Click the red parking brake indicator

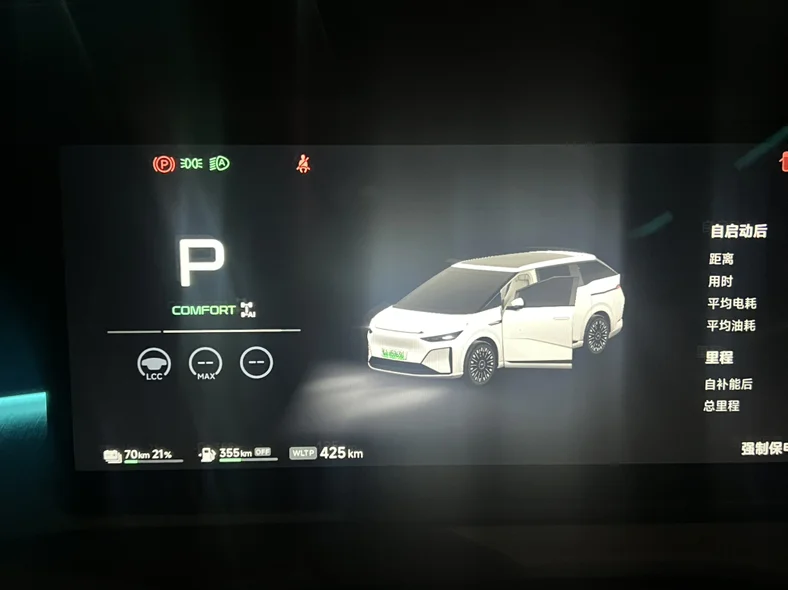click(163, 163)
